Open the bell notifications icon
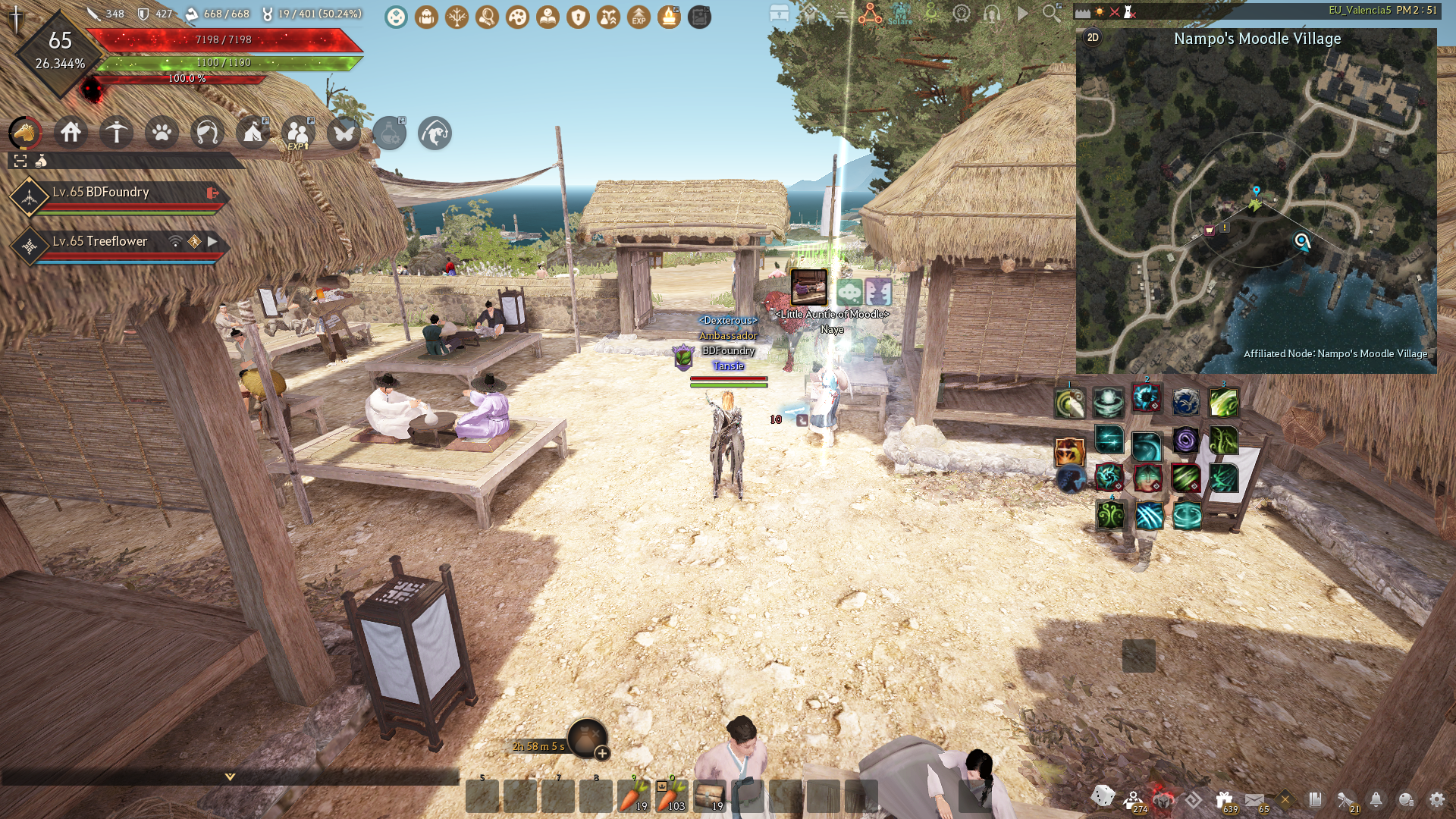The image size is (1456, 819). 1376,799
